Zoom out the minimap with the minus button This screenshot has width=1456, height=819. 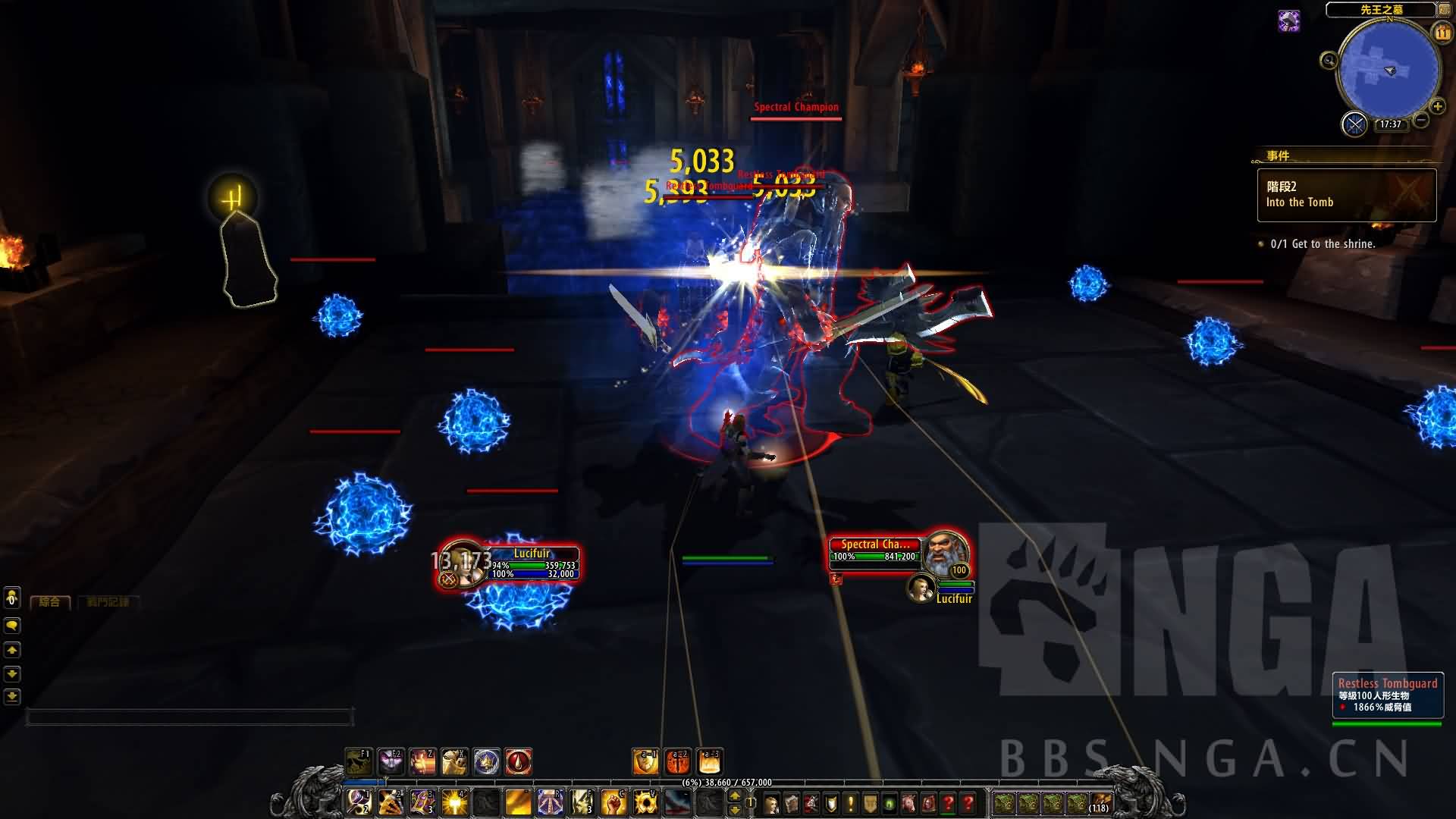[1421, 120]
